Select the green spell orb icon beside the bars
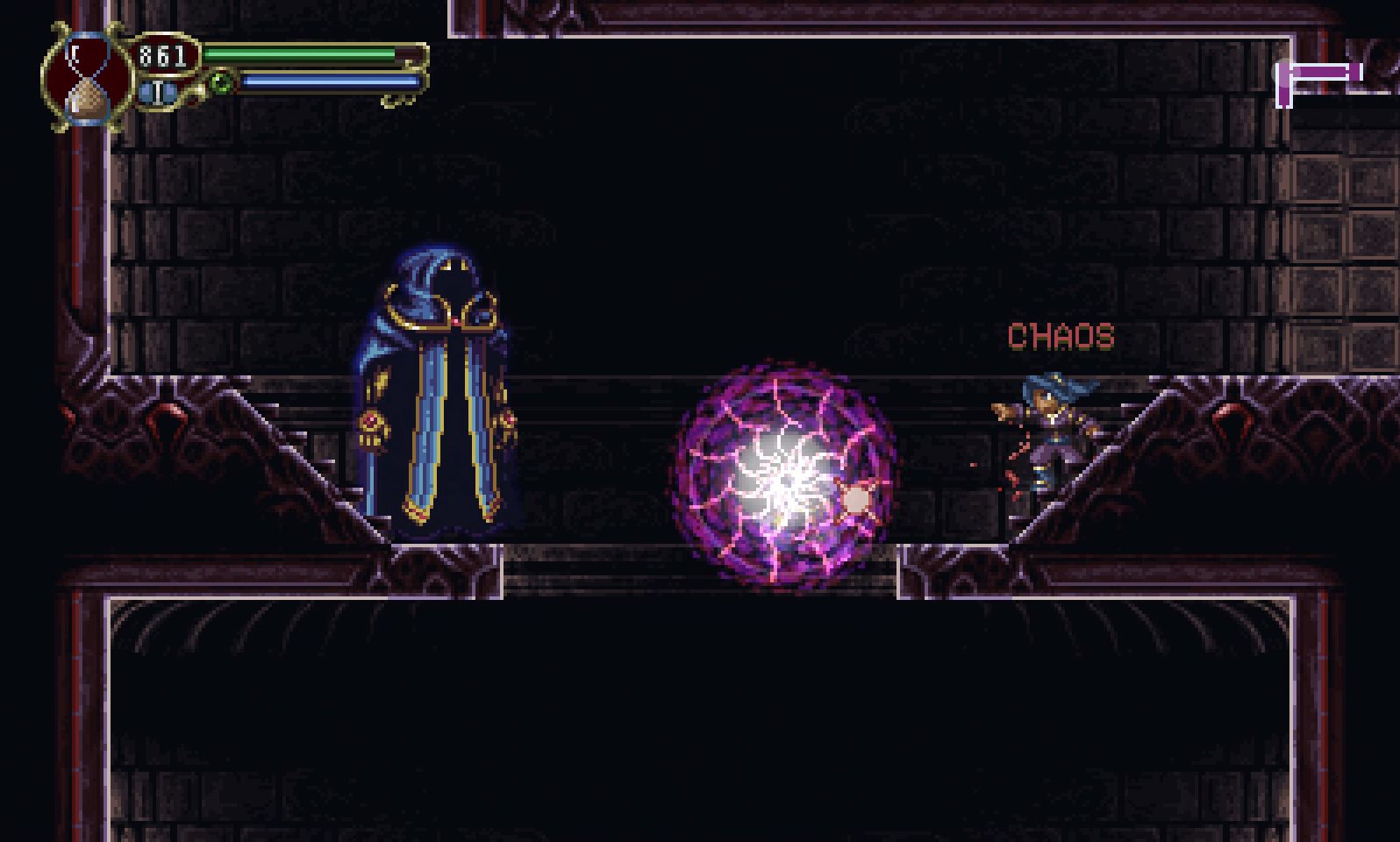 (x=221, y=81)
